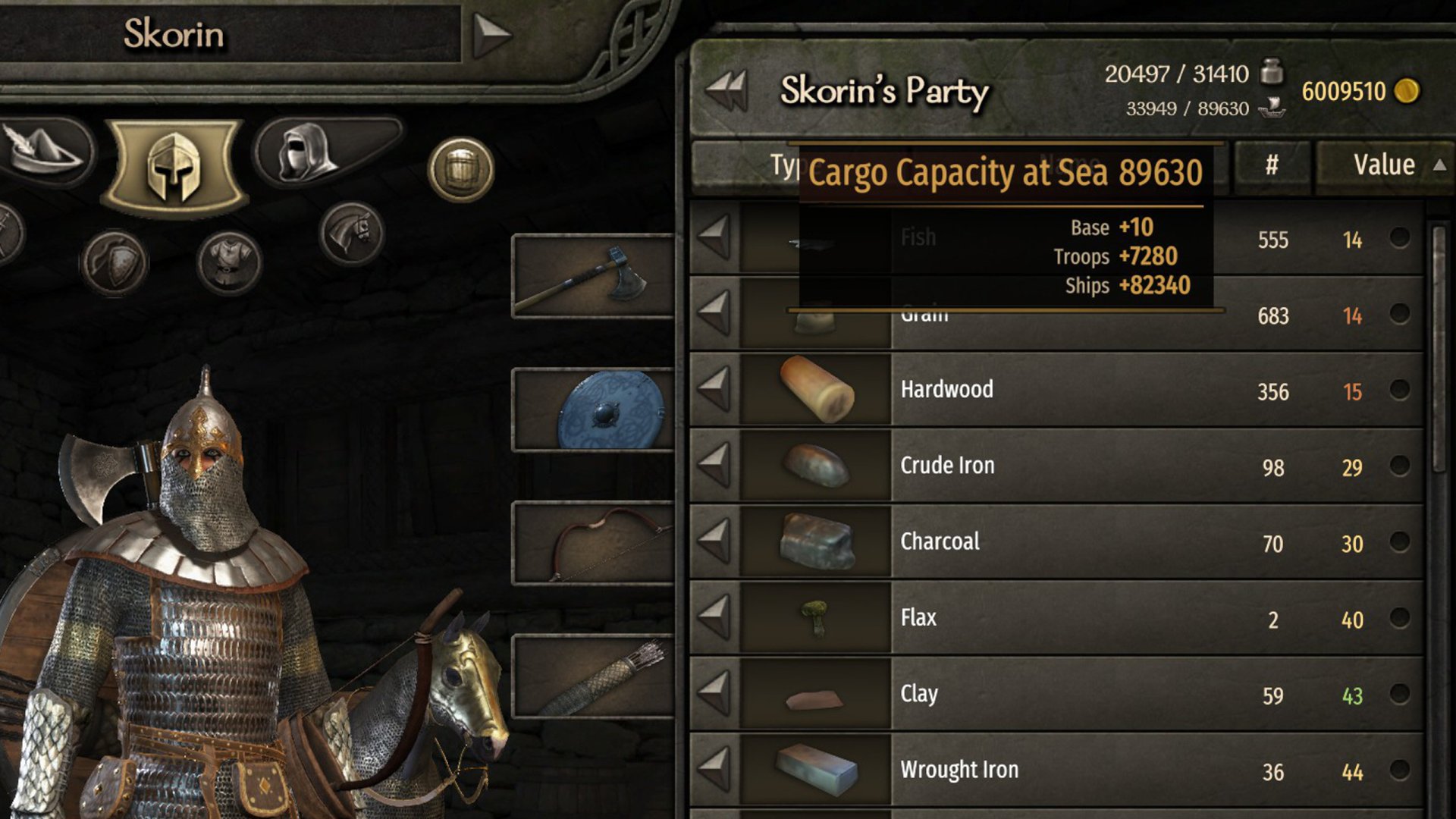The image size is (1456, 819).
Task: Choose the body armor filter icon
Action: (229, 262)
